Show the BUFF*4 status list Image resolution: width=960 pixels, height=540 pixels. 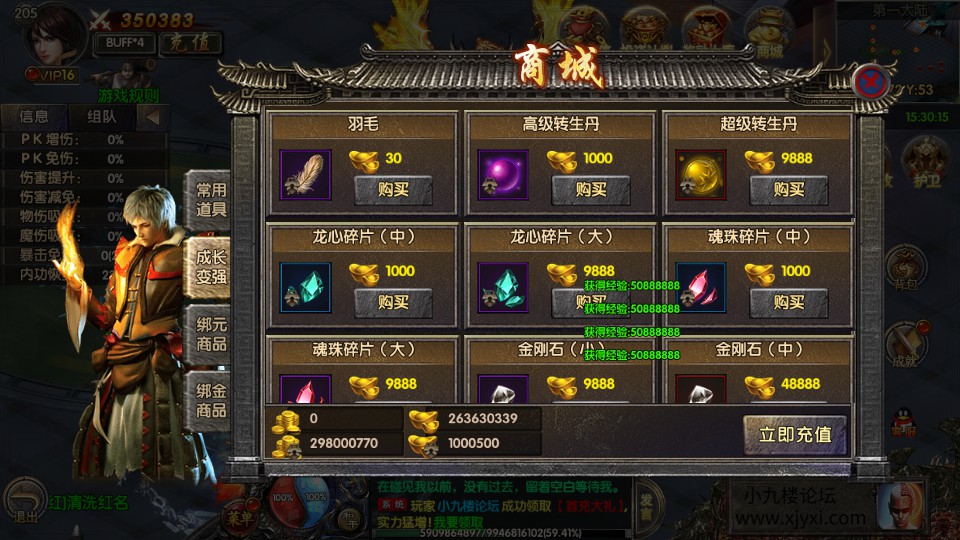coord(124,43)
